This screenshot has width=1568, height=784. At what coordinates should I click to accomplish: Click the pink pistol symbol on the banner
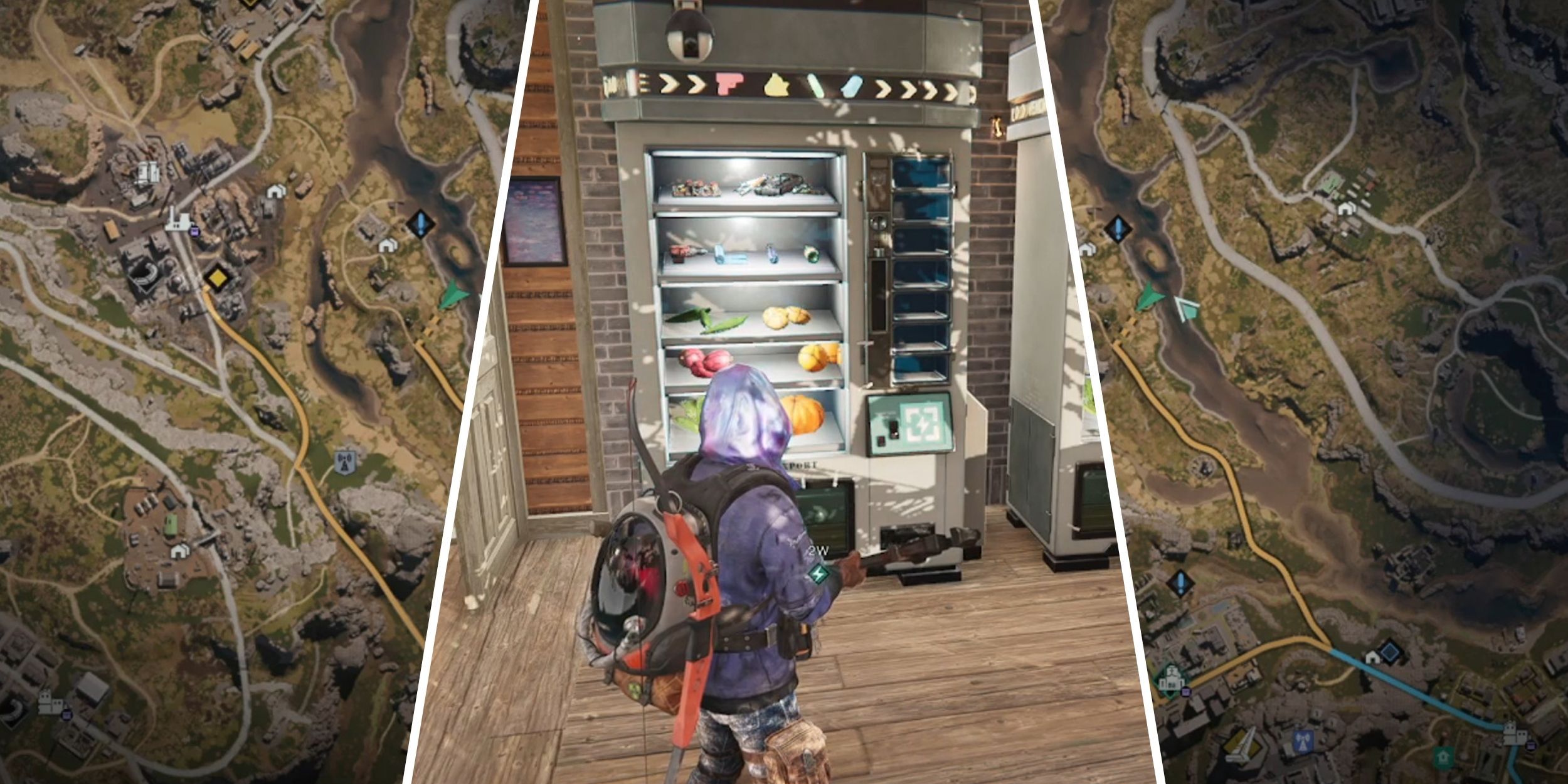click(729, 84)
